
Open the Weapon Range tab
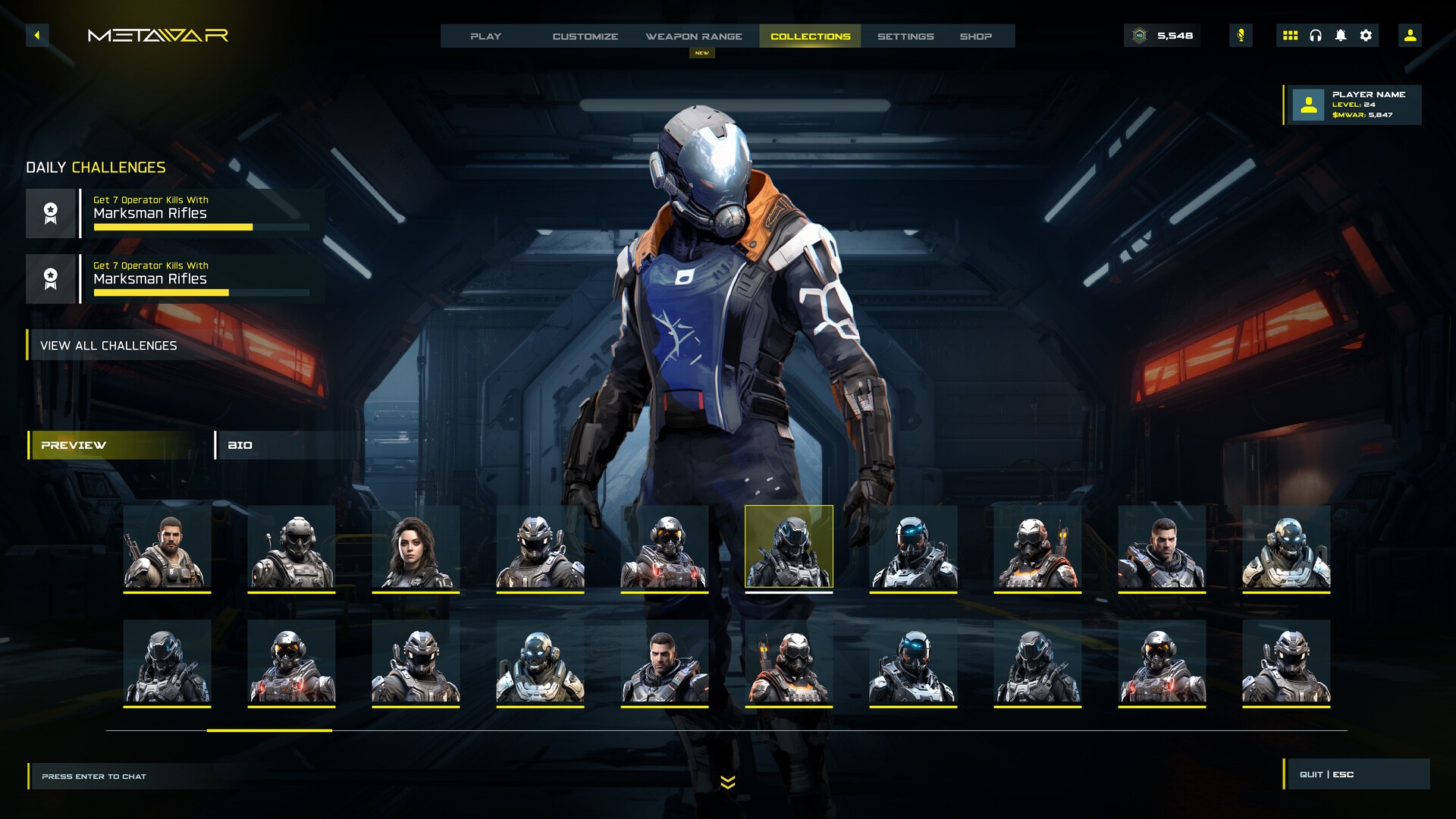[x=694, y=36]
